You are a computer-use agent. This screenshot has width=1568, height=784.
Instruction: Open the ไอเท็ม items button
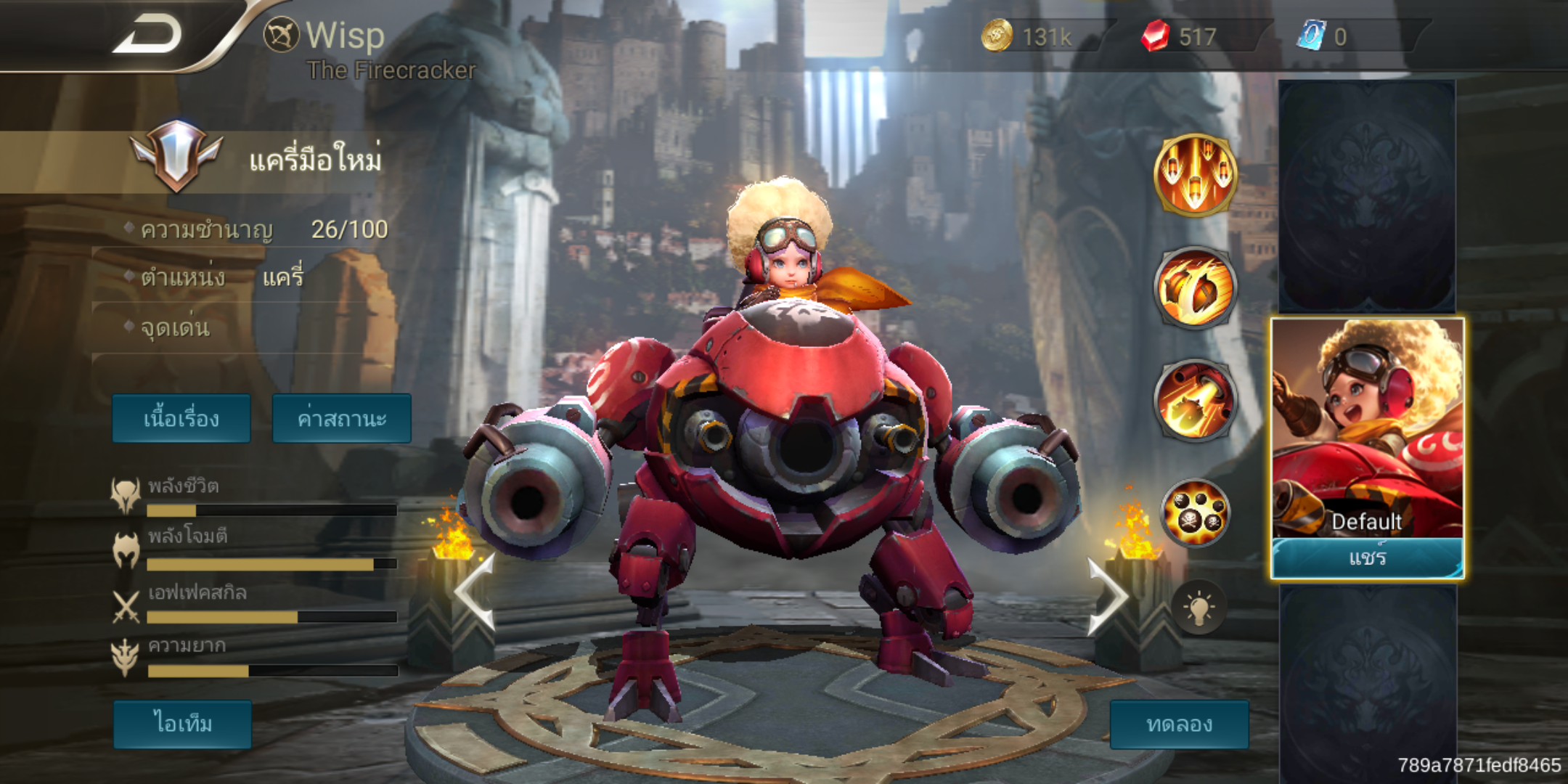tap(182, 724)
